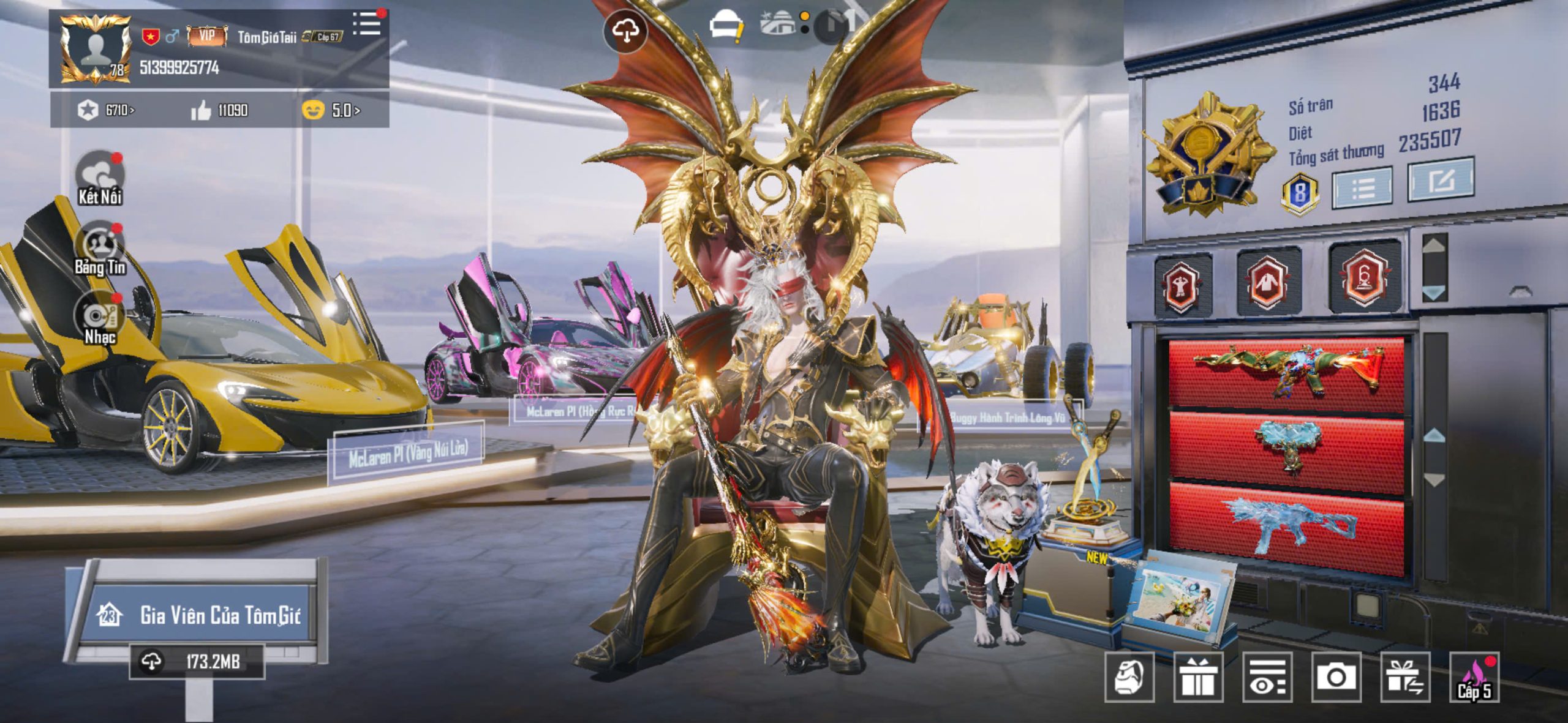
Task: Select the ice-blue rifle skin showcase slot
Action: [x=1286, y=528]
